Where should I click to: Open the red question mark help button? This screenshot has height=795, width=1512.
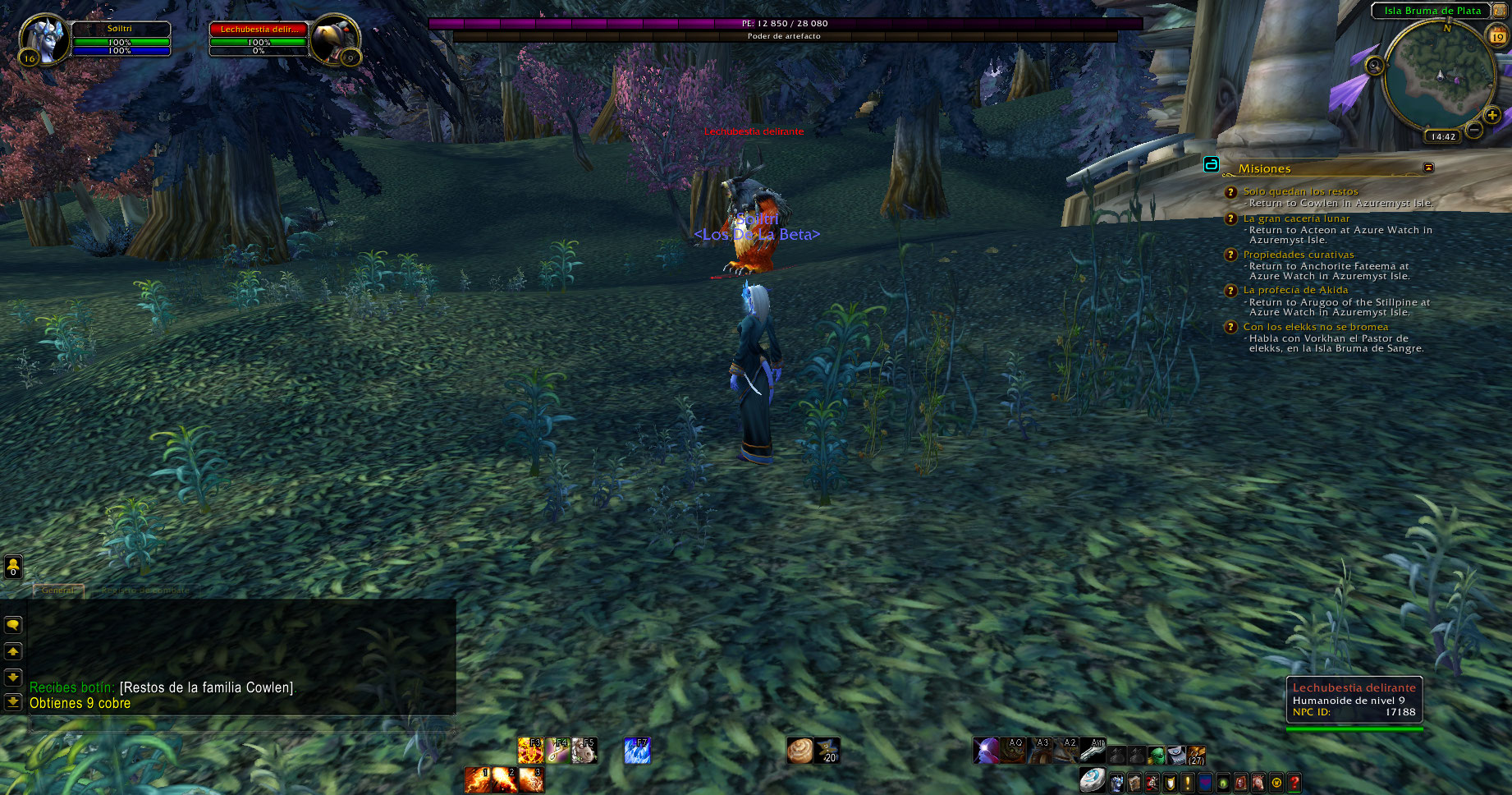[1294, 783]
